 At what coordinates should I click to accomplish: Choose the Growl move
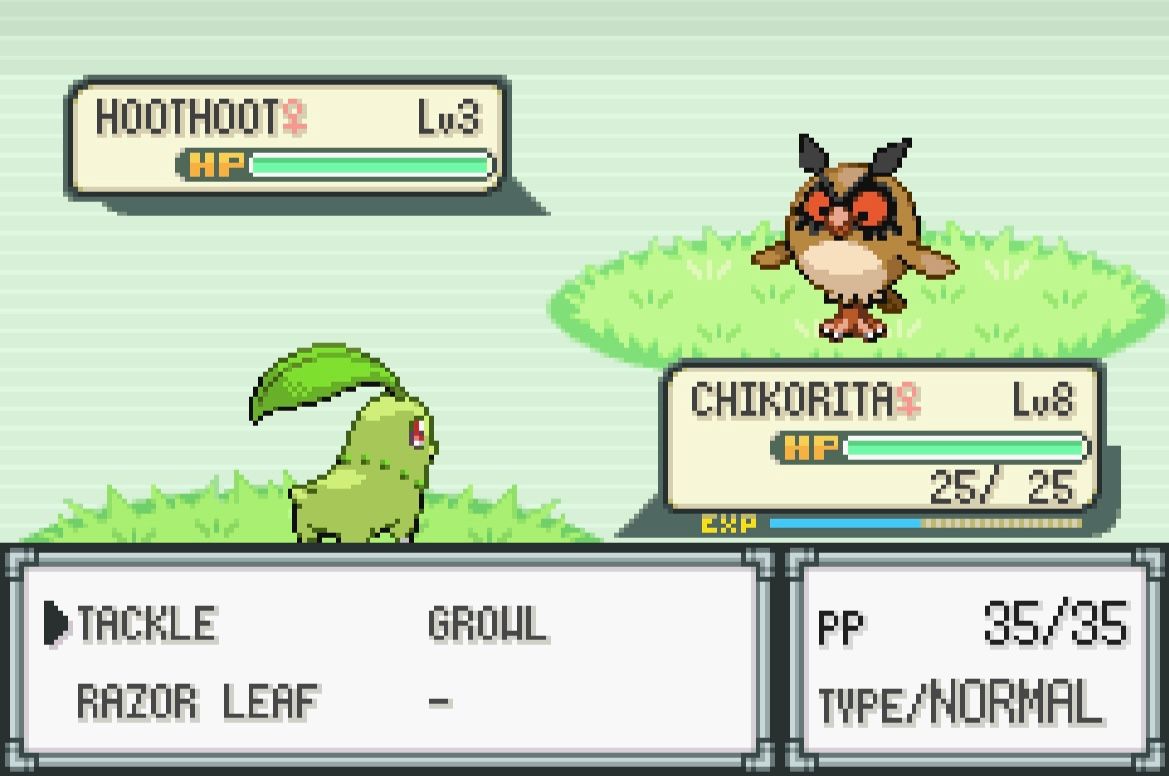tap(487, 625)
